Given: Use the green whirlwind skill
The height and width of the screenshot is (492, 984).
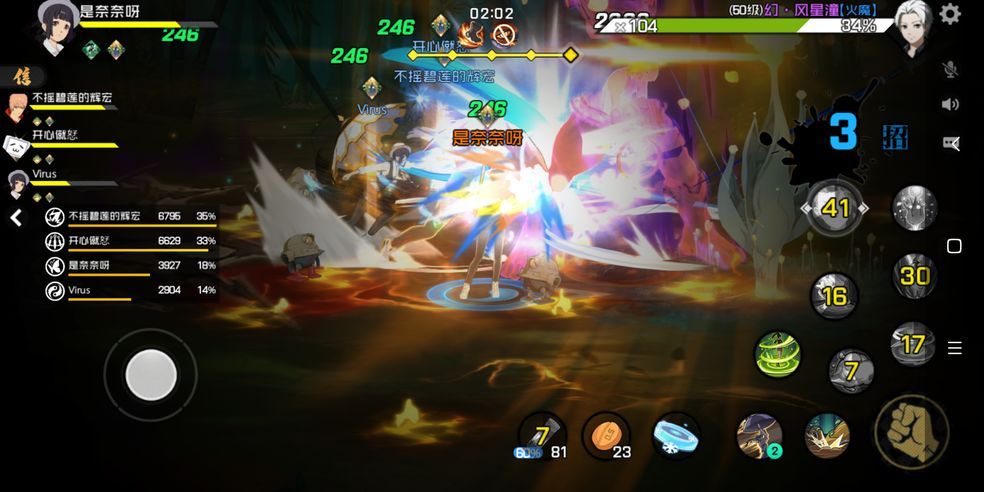Looking at the screenshot, I should (x=777, y=355).
